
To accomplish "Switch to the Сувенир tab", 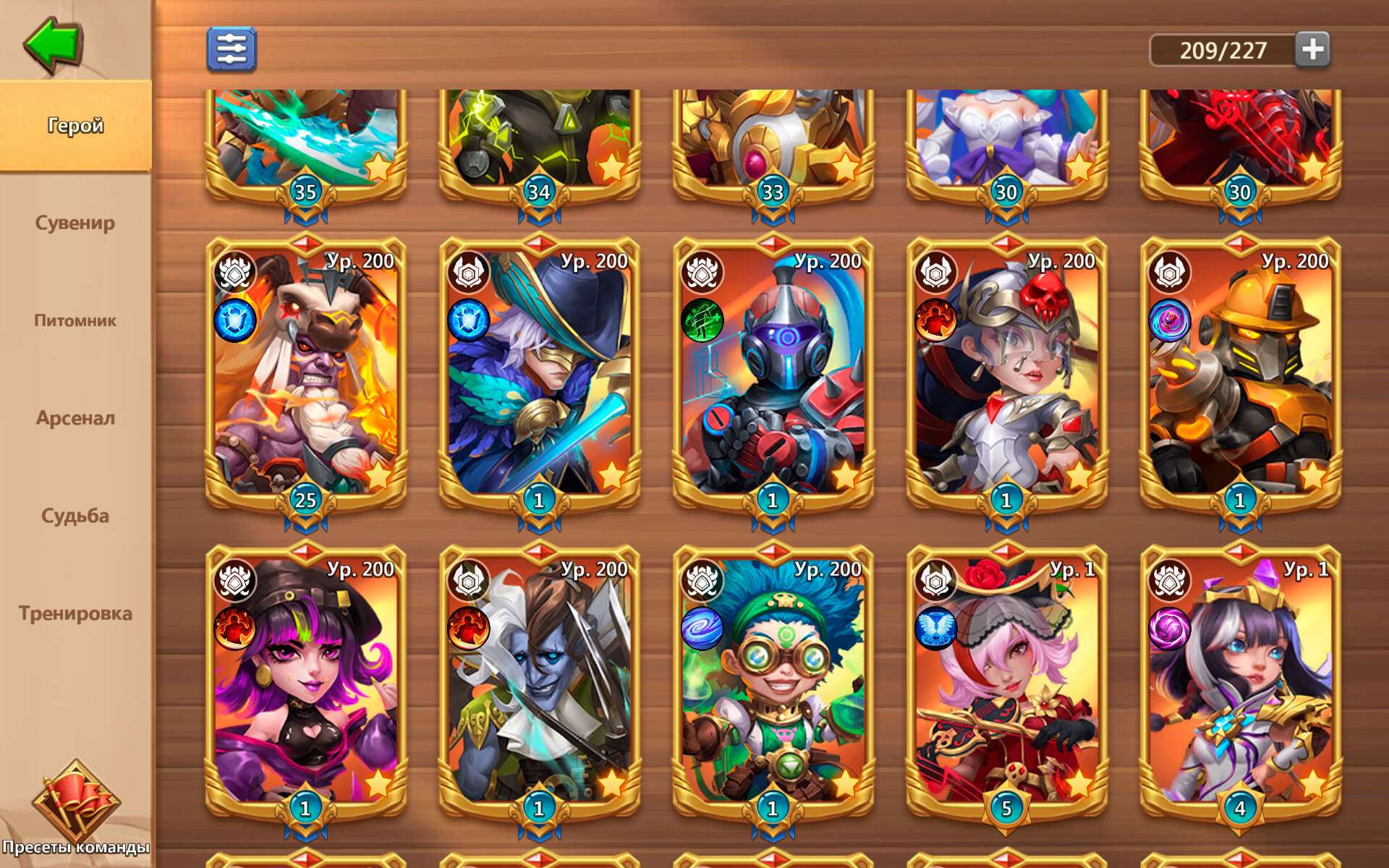I will click(x=75, y=223).
